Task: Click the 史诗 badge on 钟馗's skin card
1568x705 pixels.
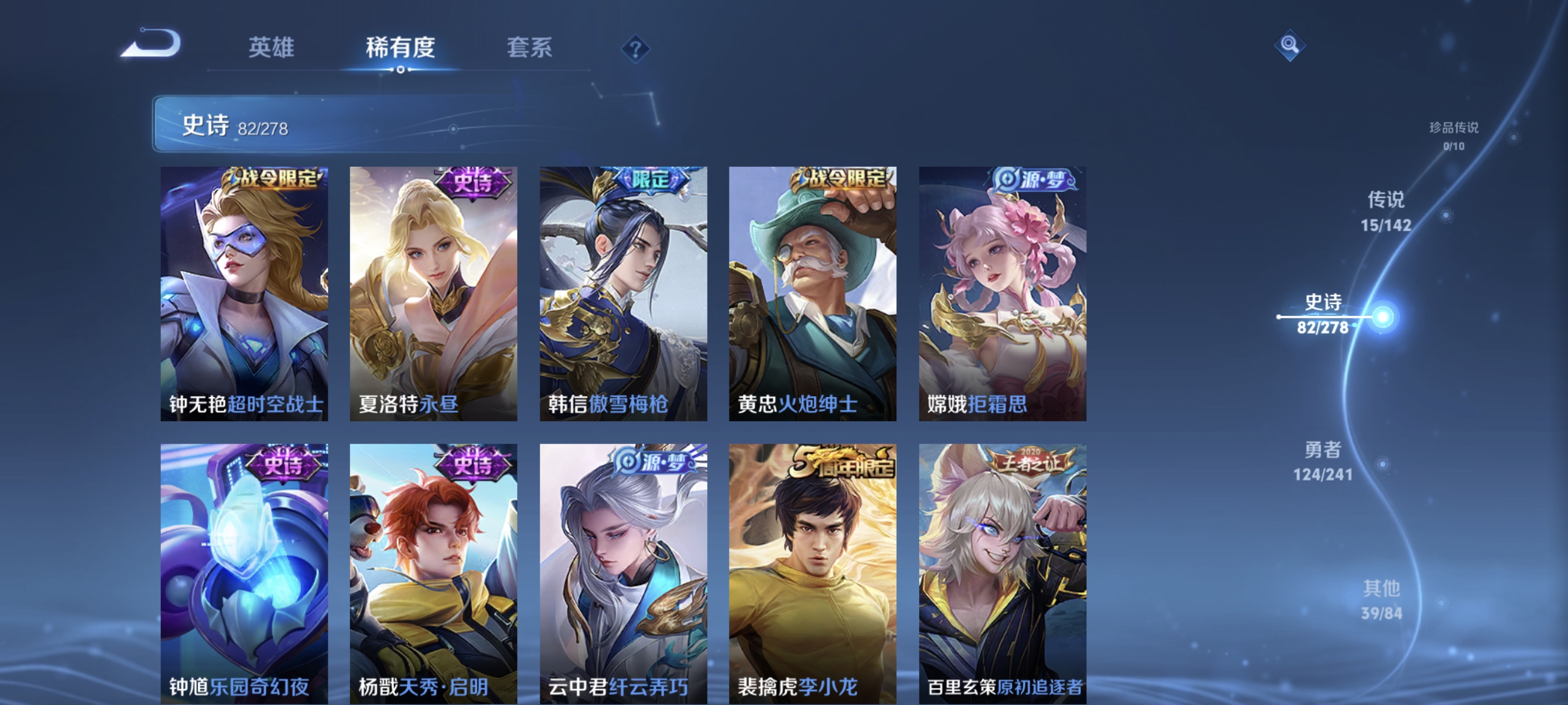Action: pyautogui.click(x=278, y=466)
